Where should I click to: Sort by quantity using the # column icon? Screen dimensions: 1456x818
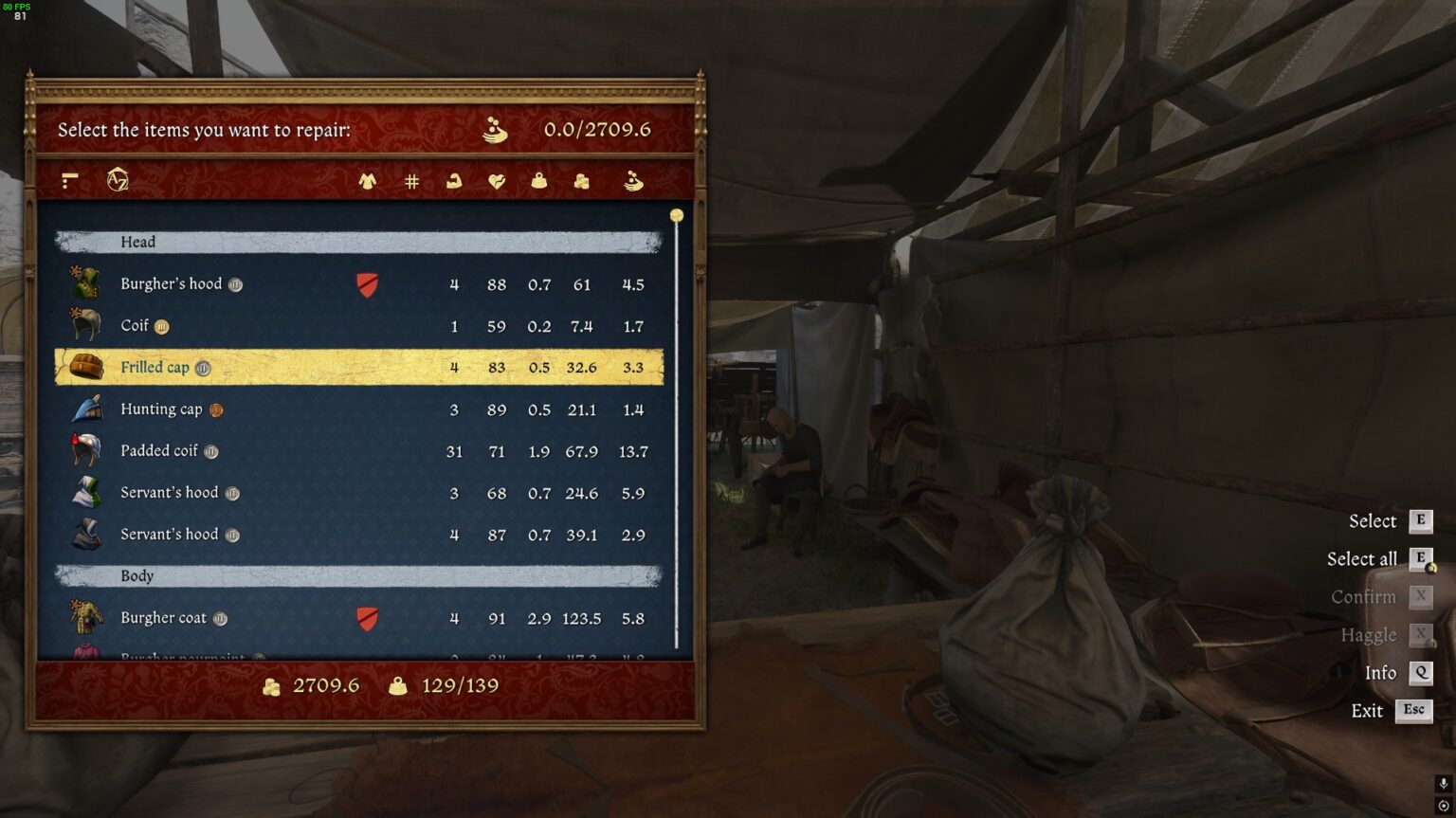411,181
